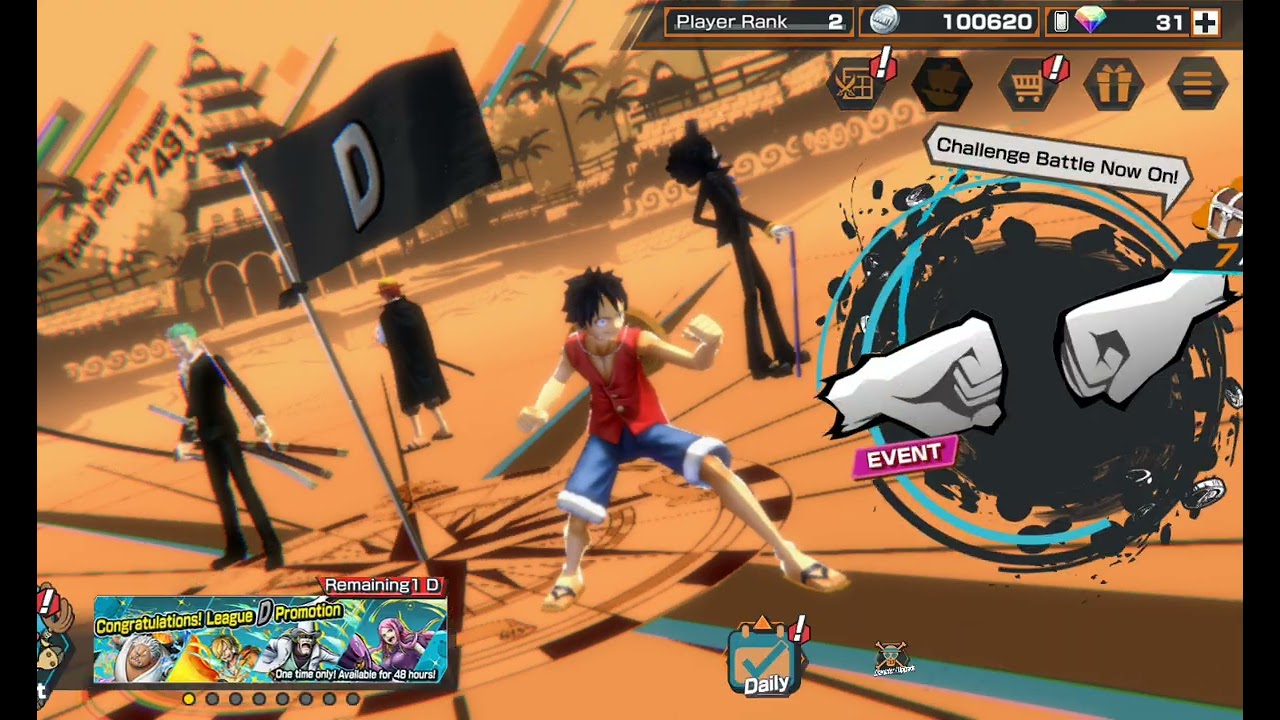Viewport: 1280px width, 720px height.
Task: Open the three-line hamburger menu
Action: [x=1197, y=85]
